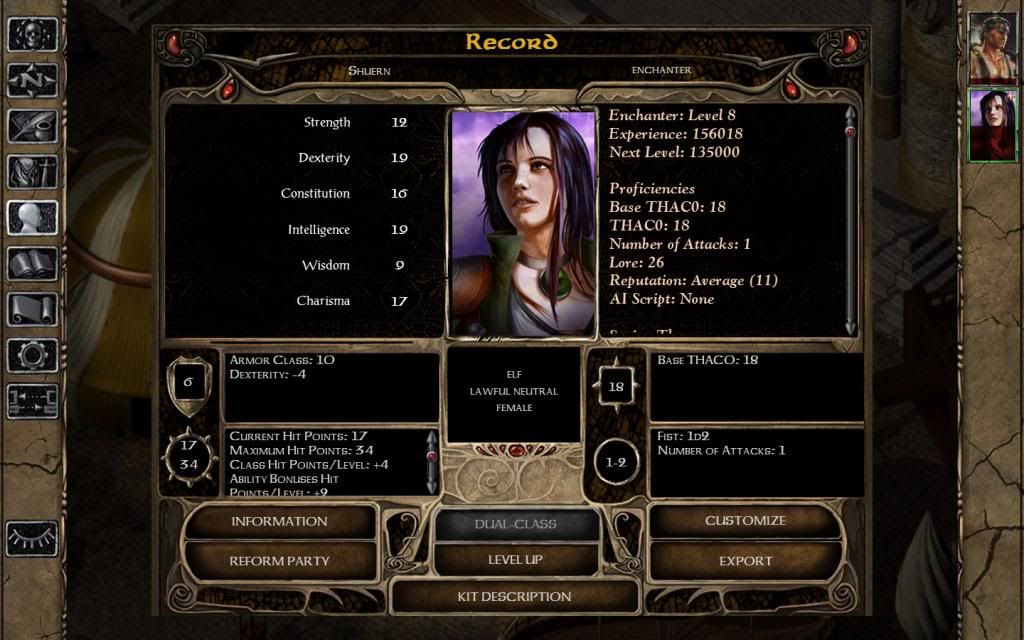
Task: Choose the Level Up button
Action: click(515, 560)
